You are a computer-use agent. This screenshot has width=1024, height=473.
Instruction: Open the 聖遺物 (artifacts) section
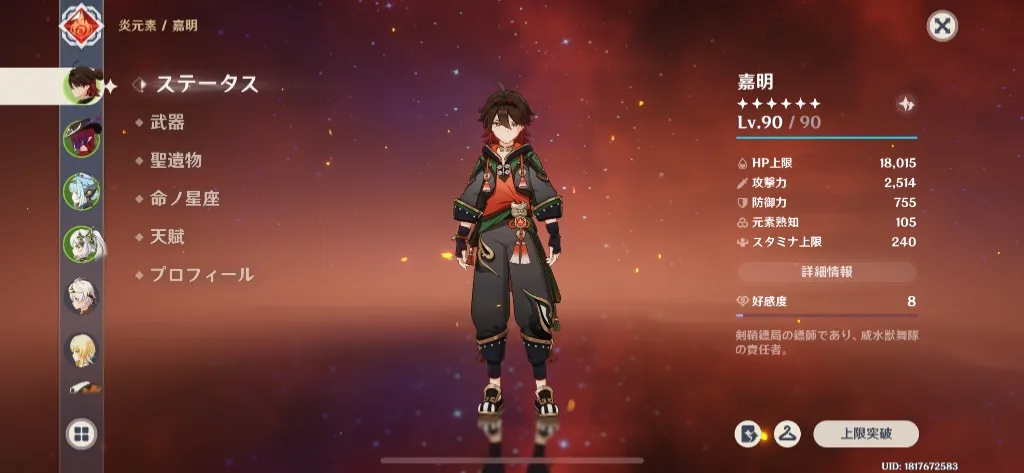(176, 160)
